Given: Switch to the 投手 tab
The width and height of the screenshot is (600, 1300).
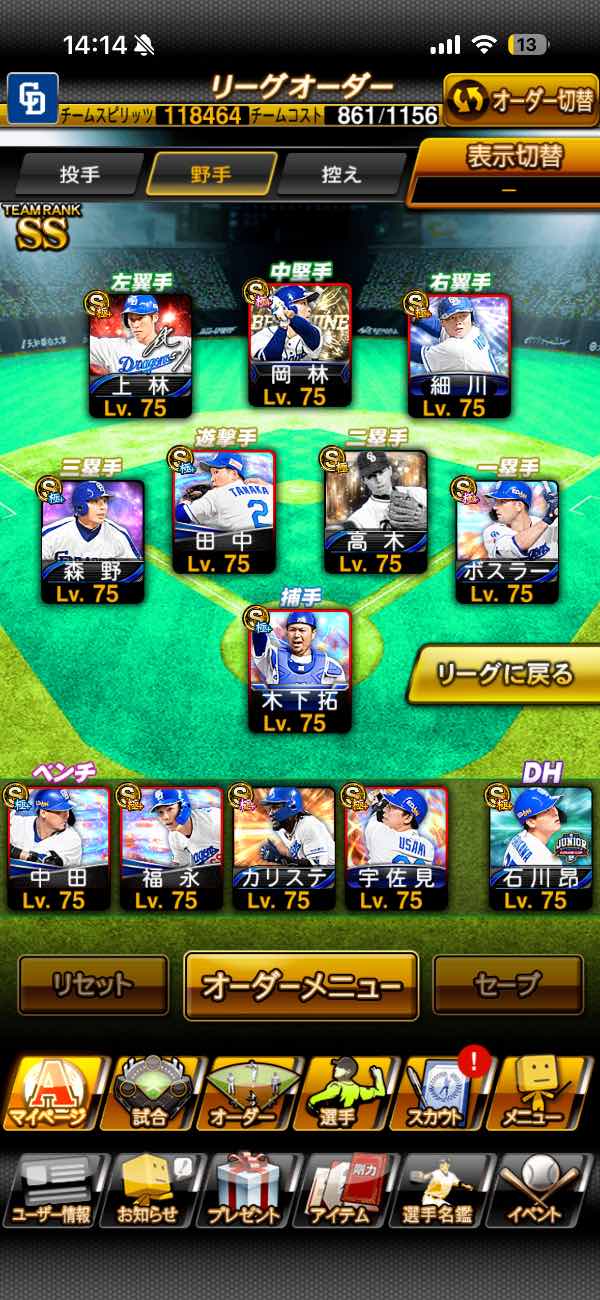Looking at the screenshot, I should (x=80, y=174).
